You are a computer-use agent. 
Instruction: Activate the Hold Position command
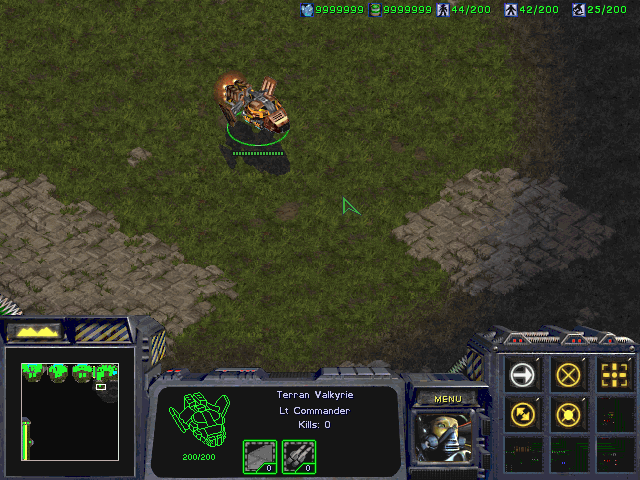(569, 413)
